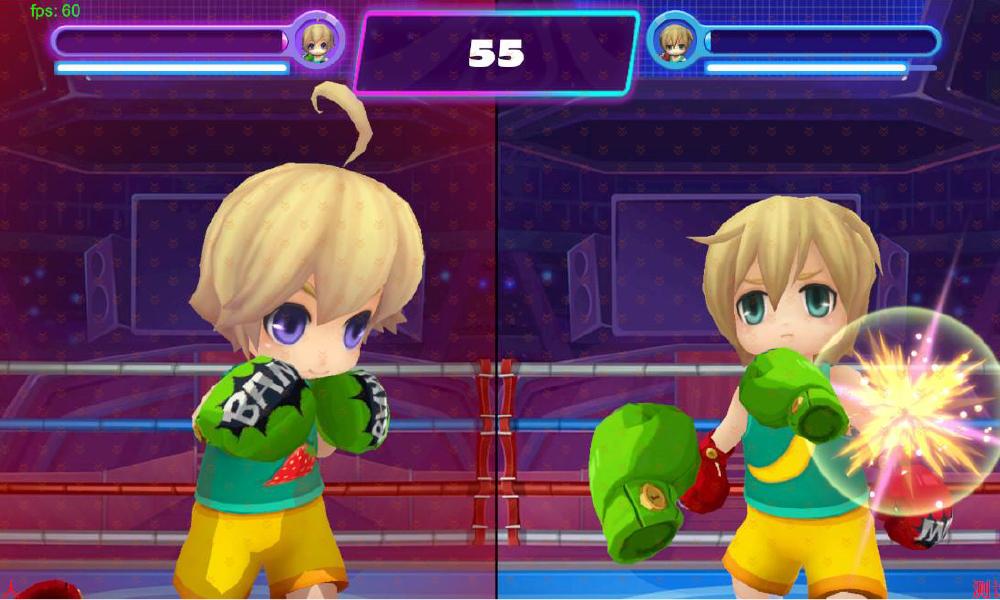
Task: Select the right player's blue-ringed portrait
Action: (x=675, y=42)
